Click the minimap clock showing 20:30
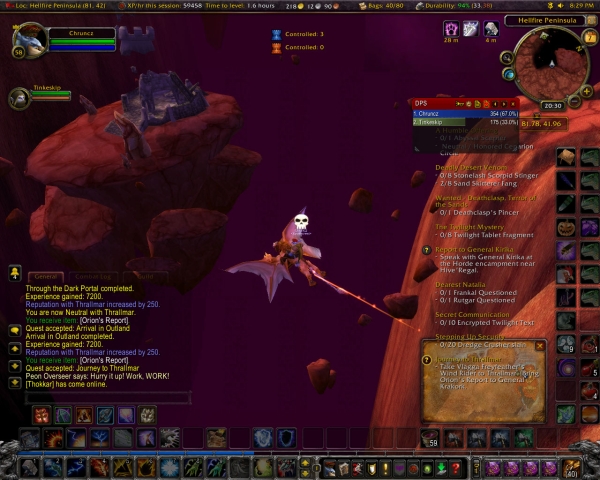This screenshot has height=480, width=600. click(x=552, y=105)
